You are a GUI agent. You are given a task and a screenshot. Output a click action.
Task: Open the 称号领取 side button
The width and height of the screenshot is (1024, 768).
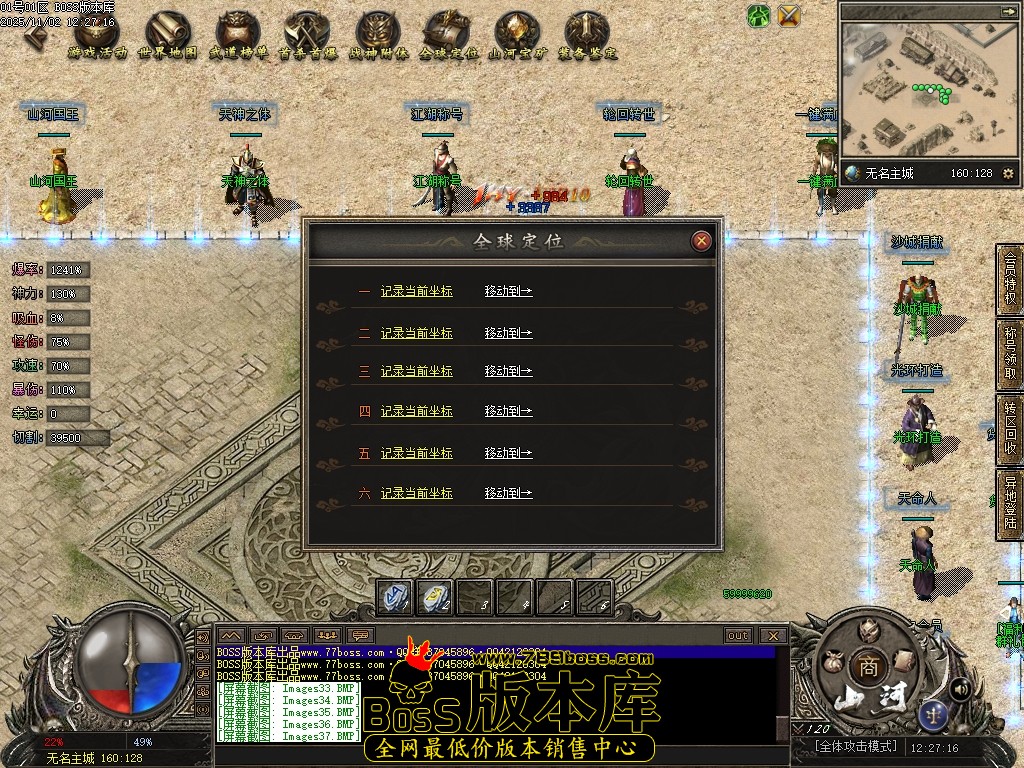(x=1010, y=357)
